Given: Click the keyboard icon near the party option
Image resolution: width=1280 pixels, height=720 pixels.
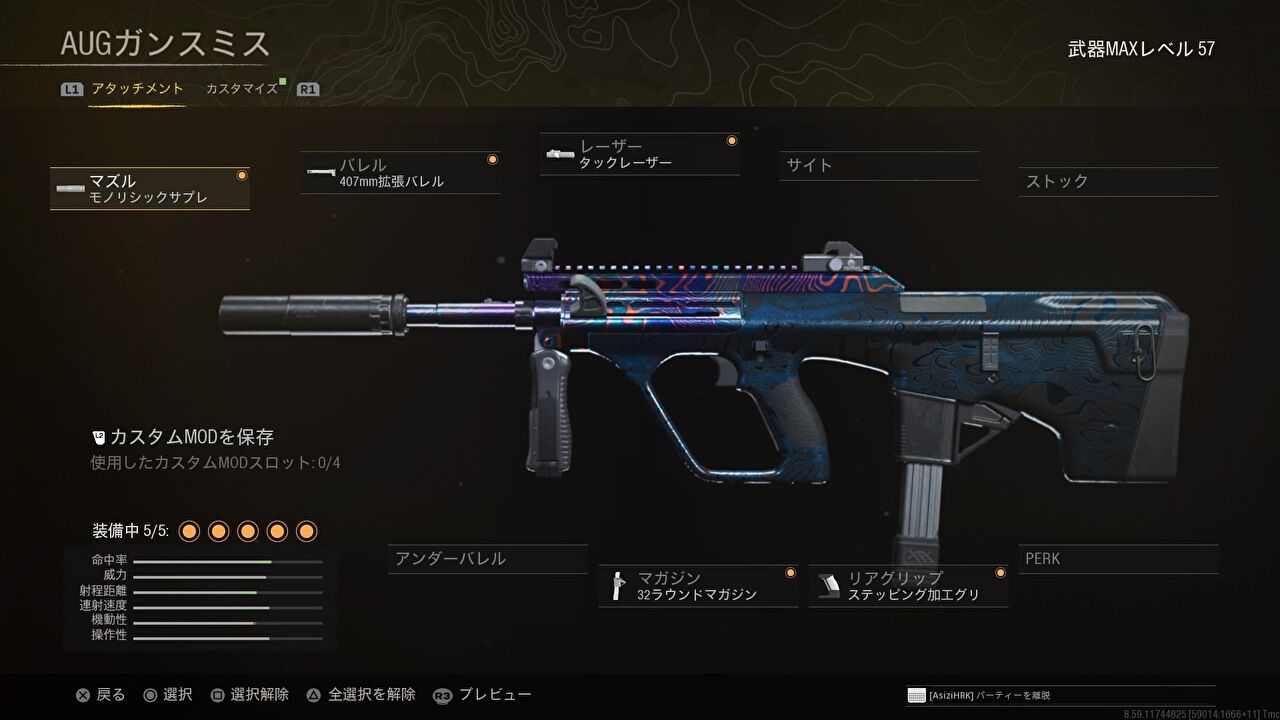Looking at the screenshot, I should (915, 693).
